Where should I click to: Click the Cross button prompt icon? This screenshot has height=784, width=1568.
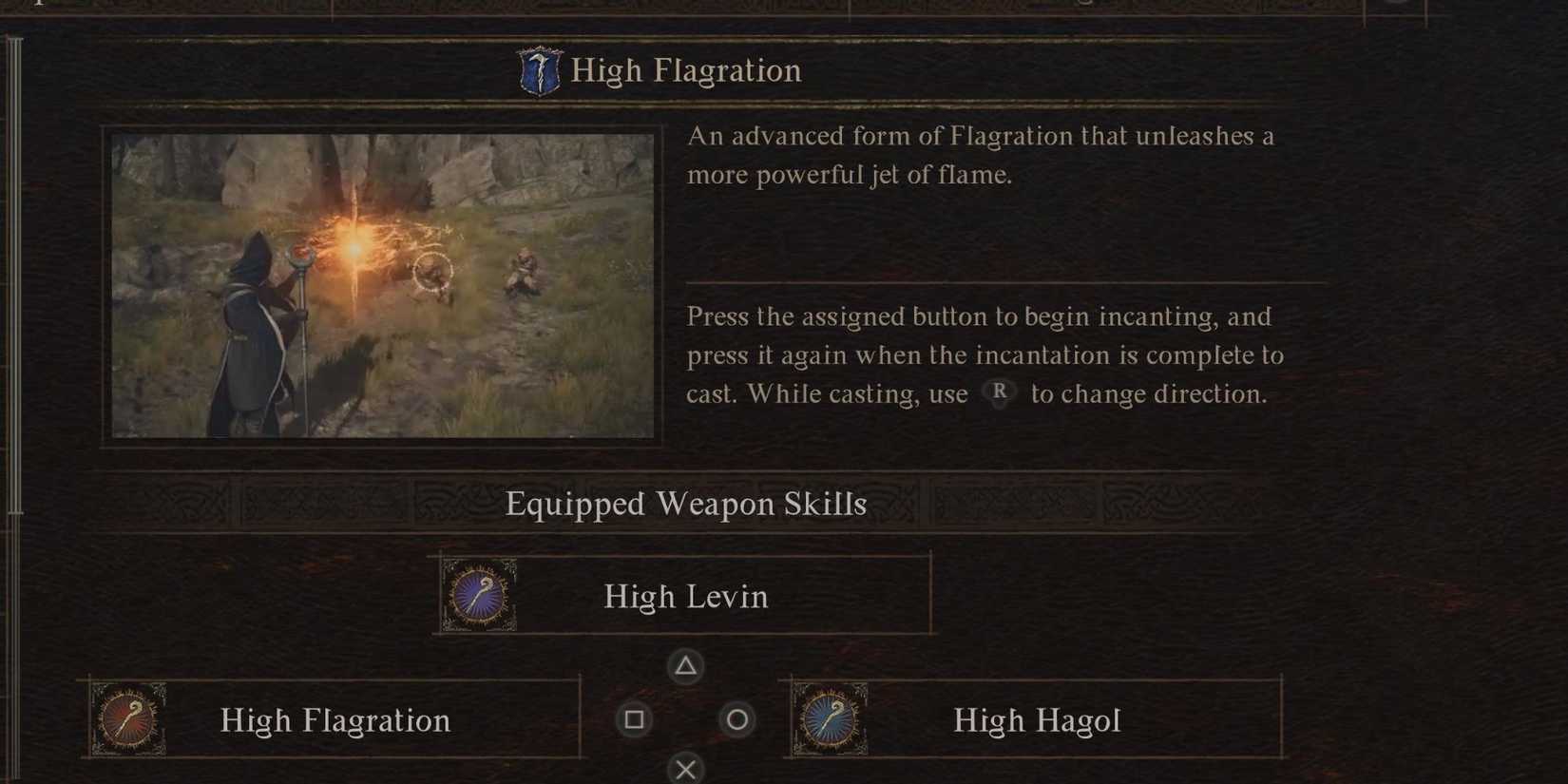(686, 769)
